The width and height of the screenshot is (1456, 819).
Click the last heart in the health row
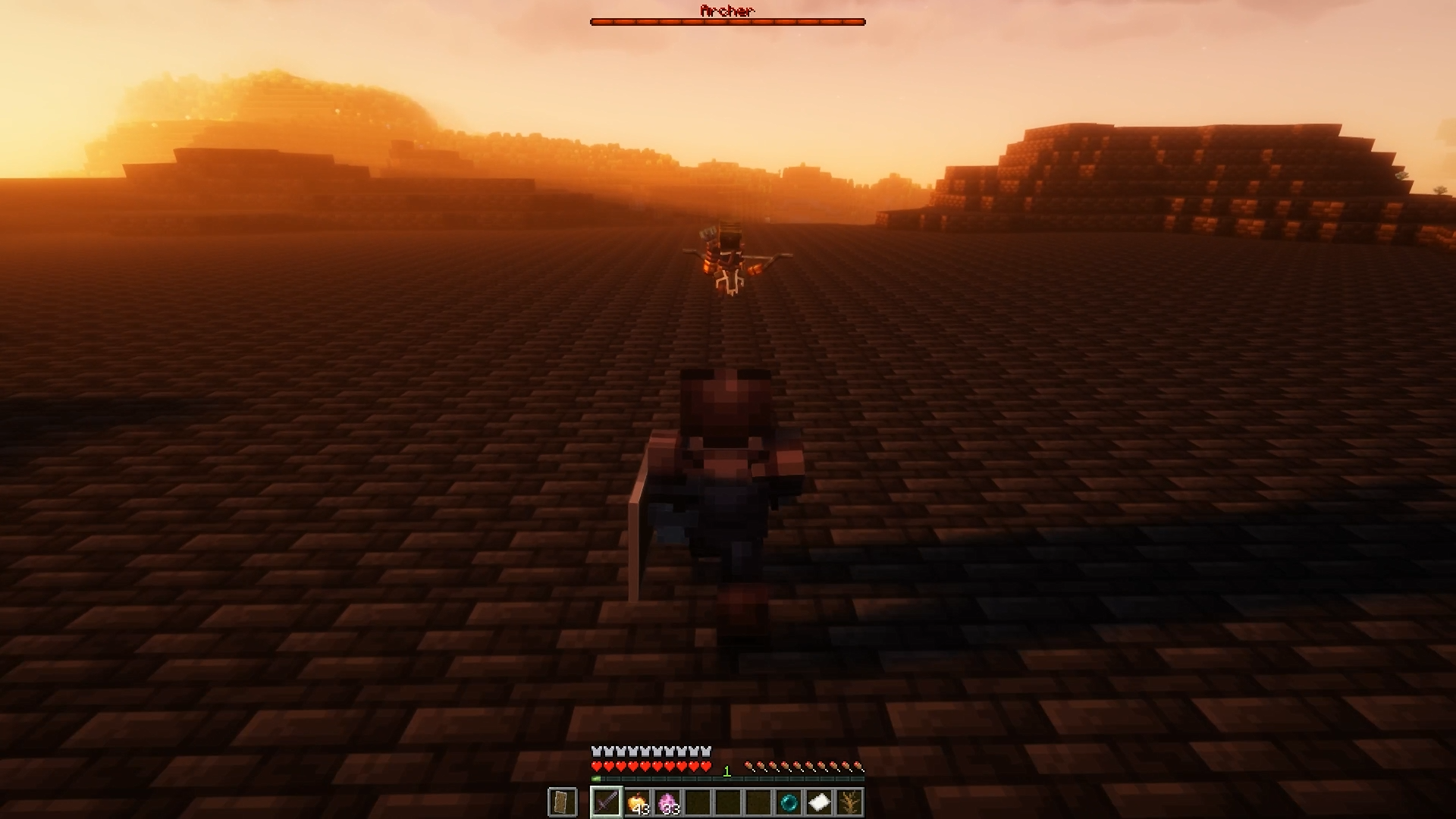tap(705, 766)
